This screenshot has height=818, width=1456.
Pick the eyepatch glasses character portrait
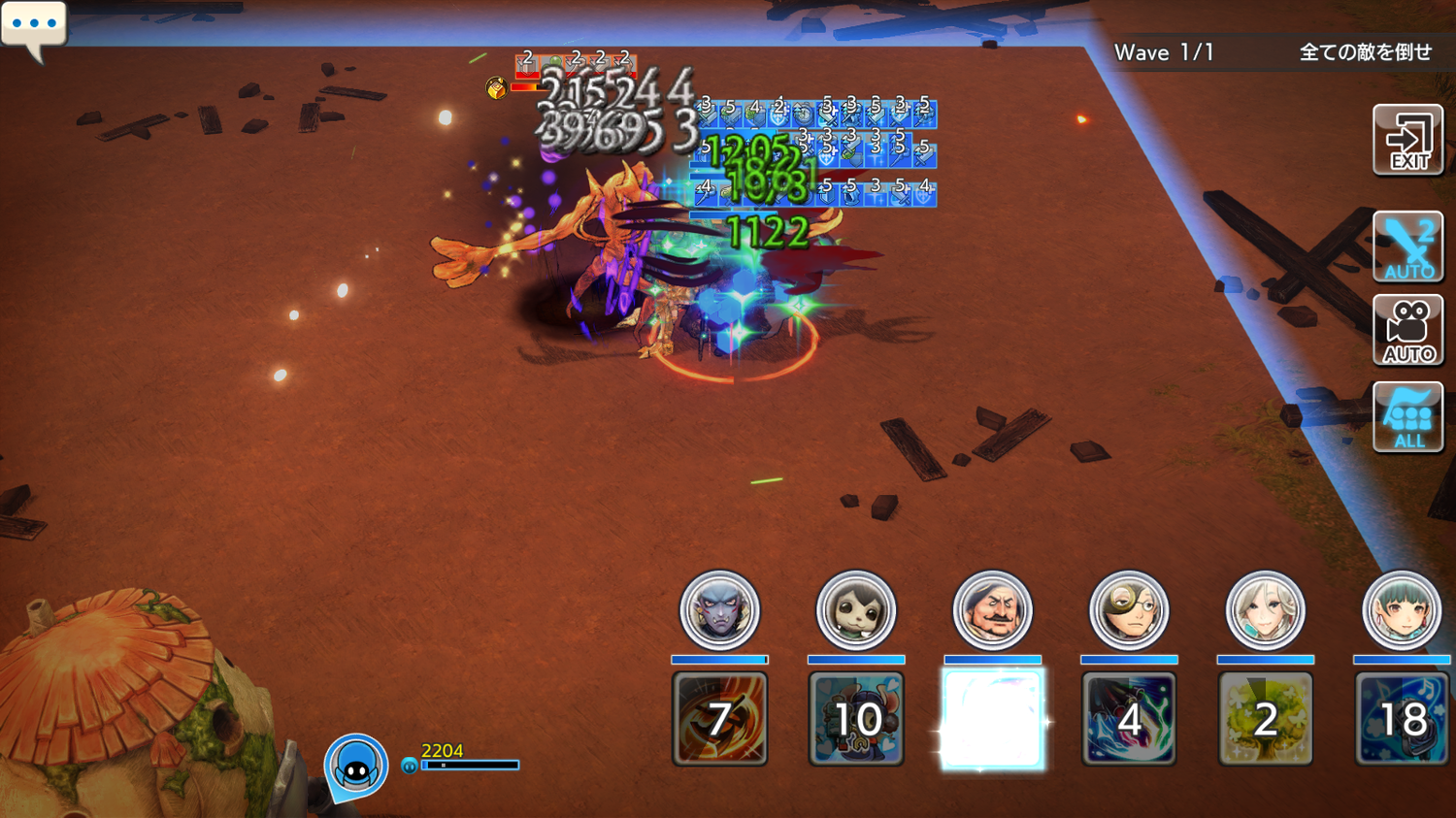(1128, 610)
